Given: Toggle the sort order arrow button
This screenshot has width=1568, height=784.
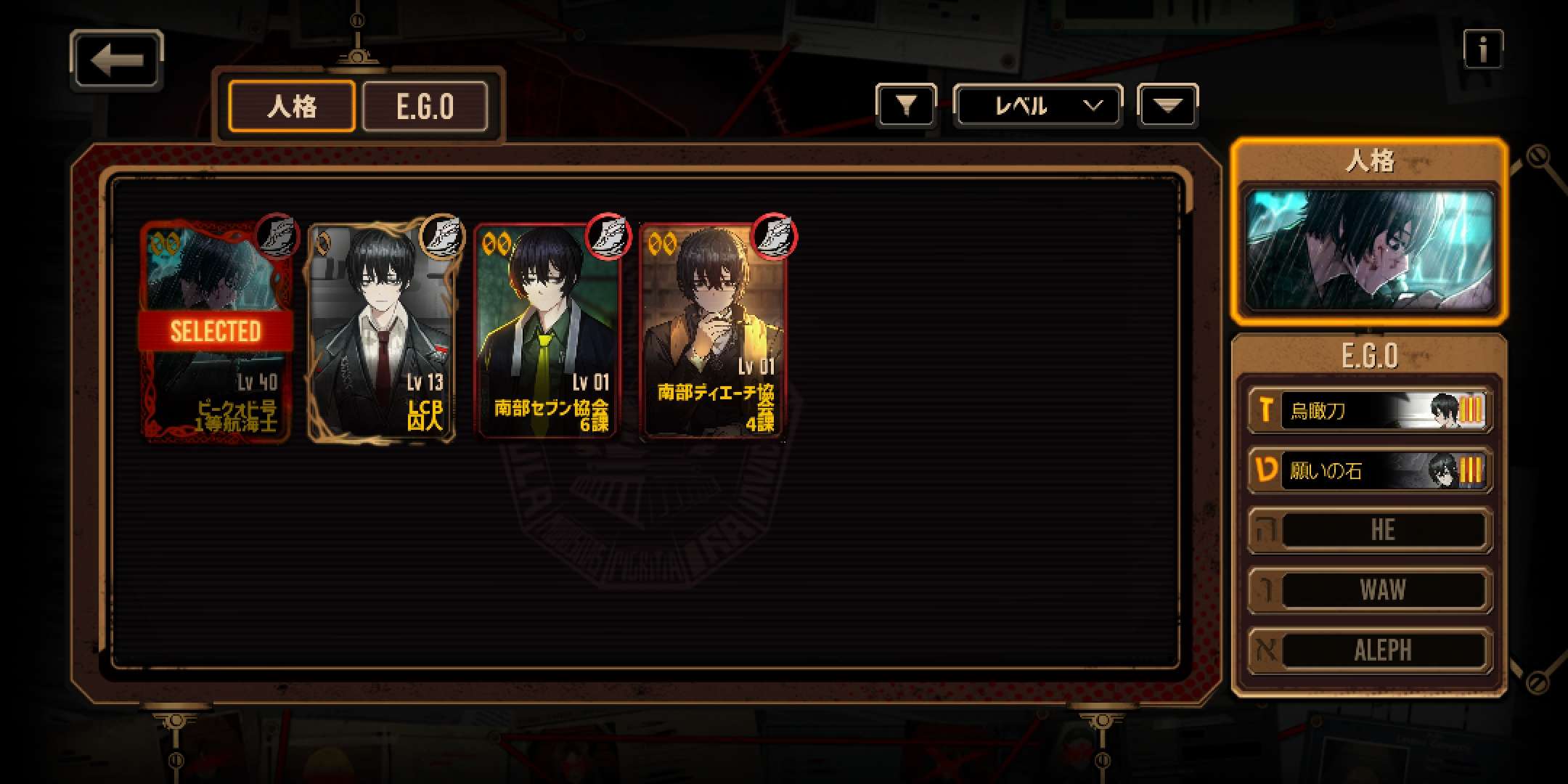Looking at the screenshot, I should point(1167,106).
